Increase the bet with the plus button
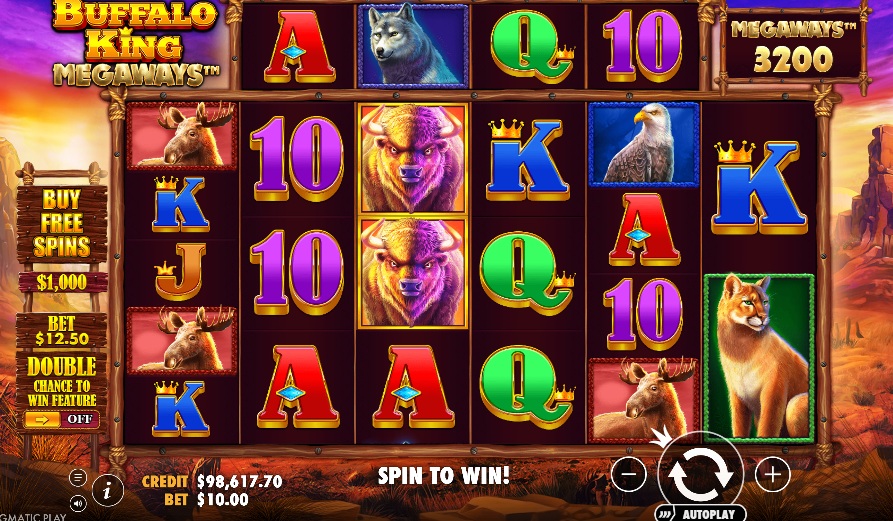Image resolution: width=893 pixels, height=521 pixels. click(772, 474)
